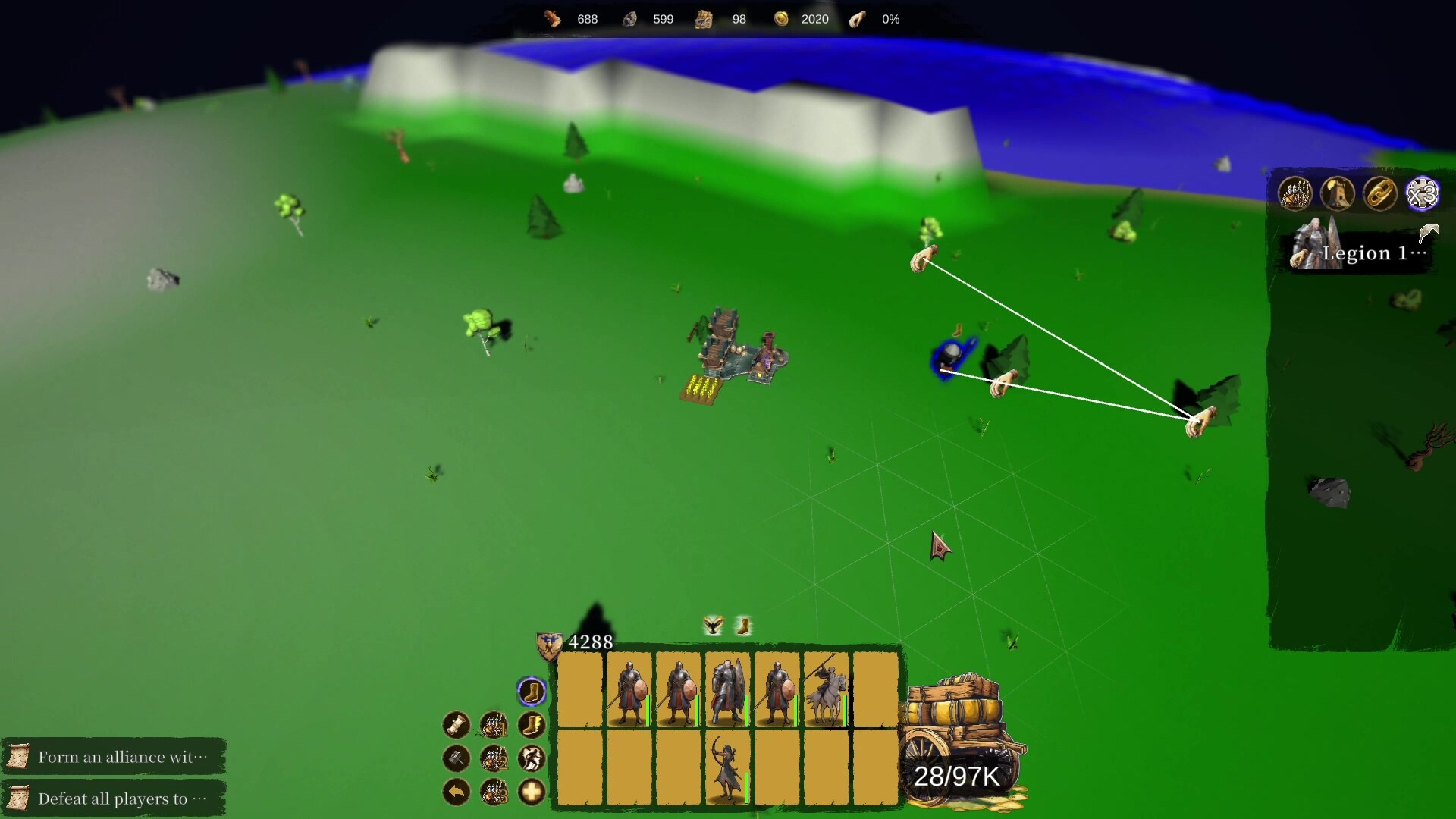Click the hammer icon in army controls

click(x=456, y=759)
